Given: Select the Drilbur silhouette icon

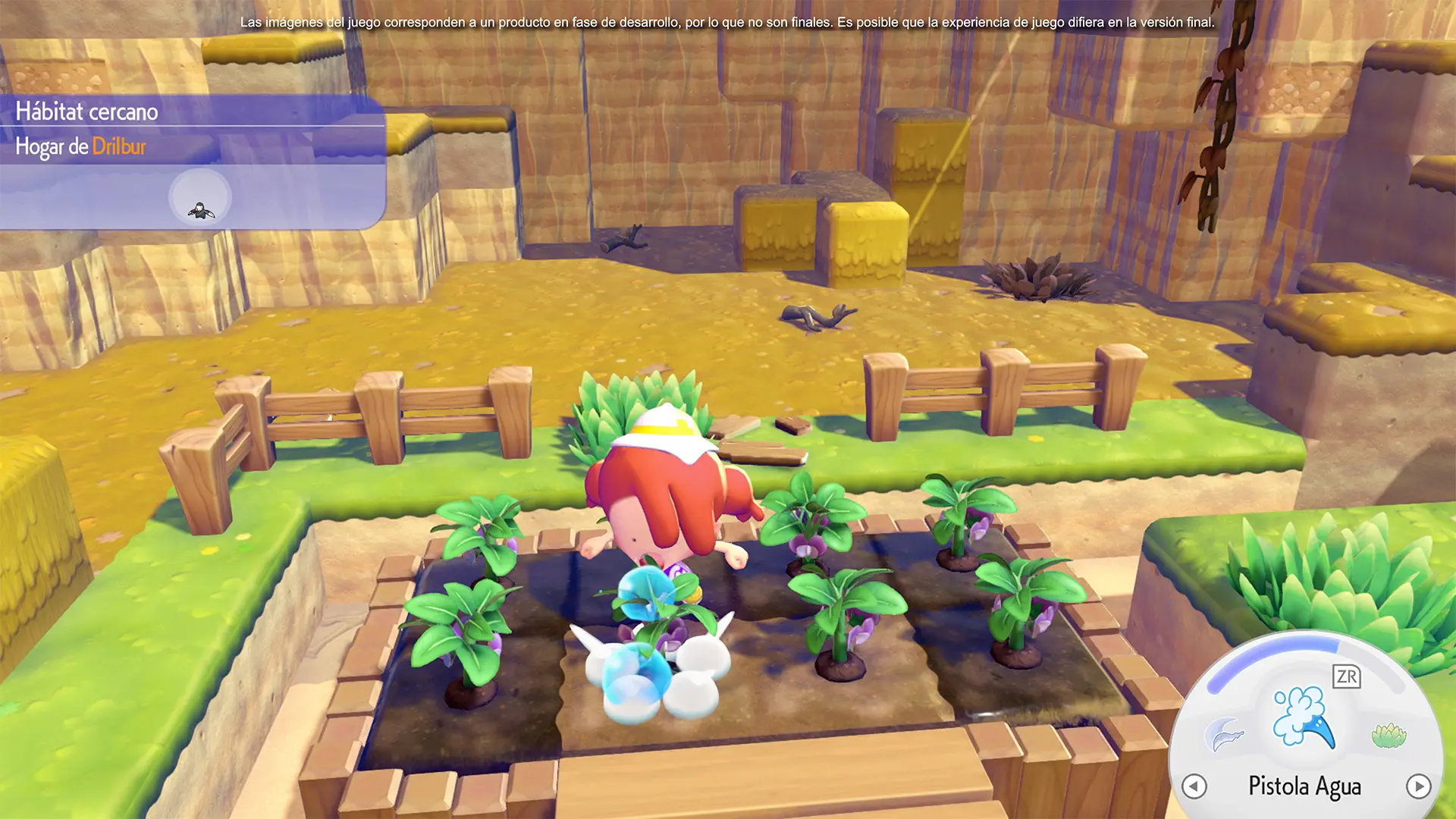Looking at the screenshot, I should (200, 198).
